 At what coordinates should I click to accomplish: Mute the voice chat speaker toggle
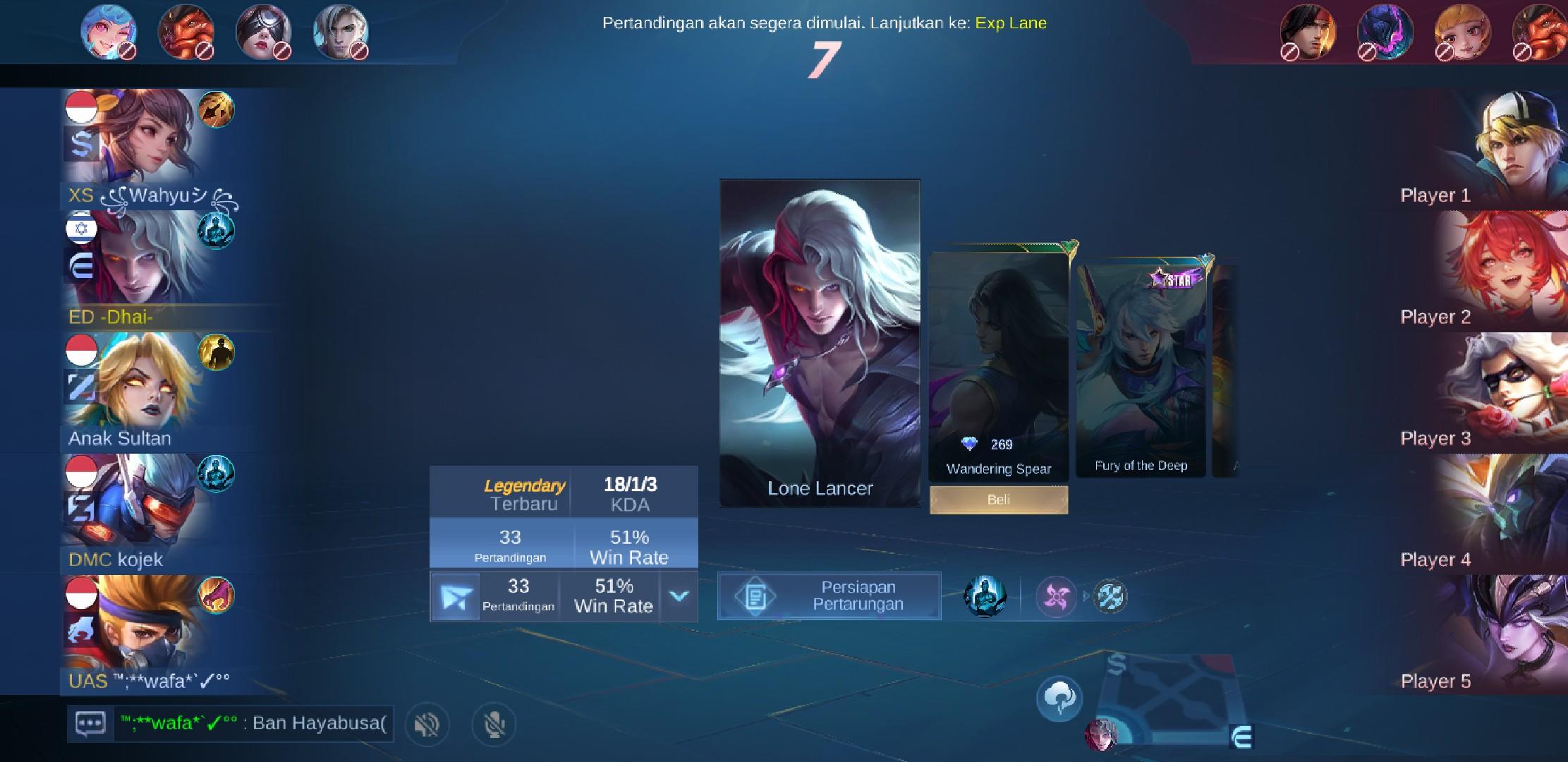click(427, 725)
